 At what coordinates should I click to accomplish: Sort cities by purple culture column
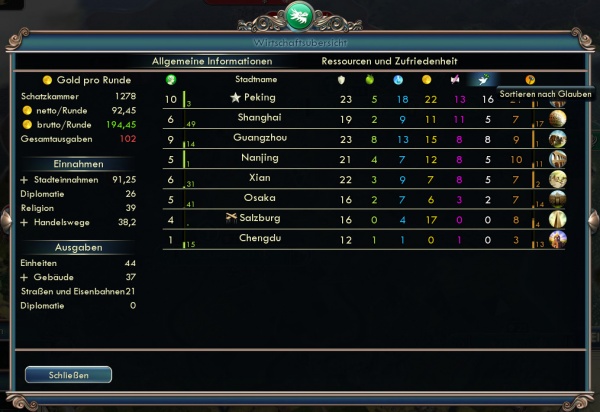(456, 79)
